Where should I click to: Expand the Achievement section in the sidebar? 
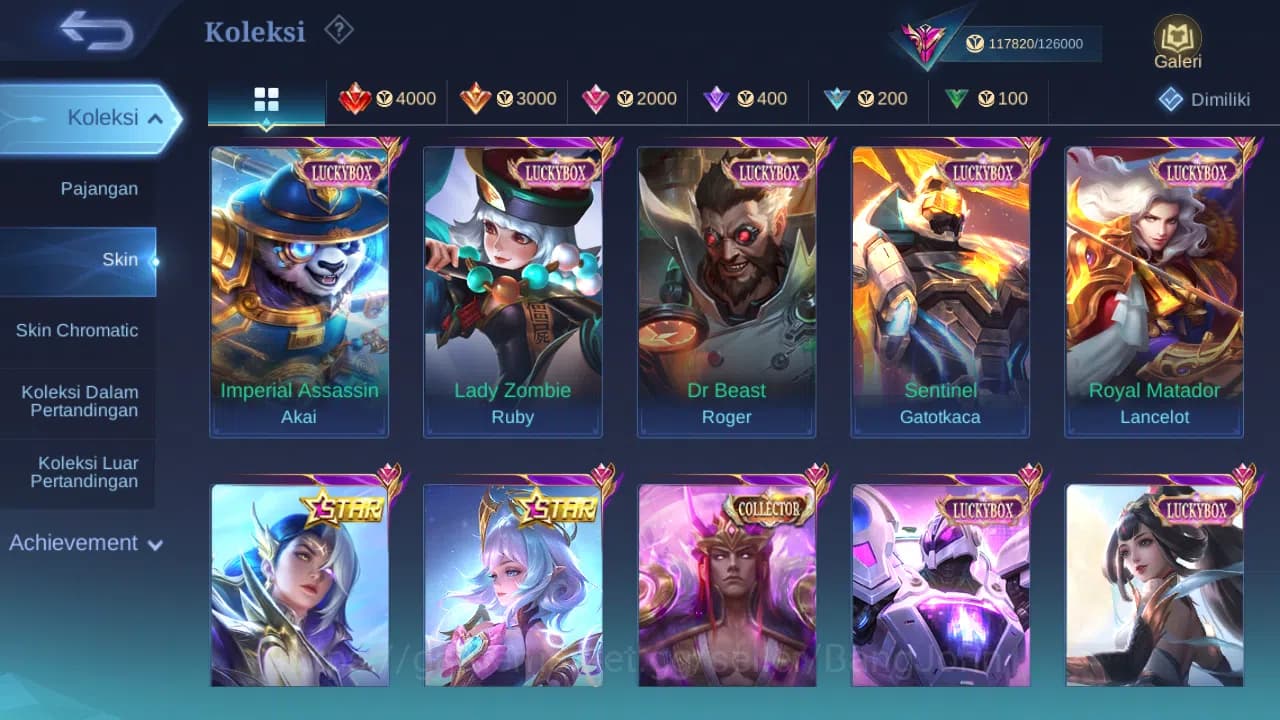click(x=85, y=543)
